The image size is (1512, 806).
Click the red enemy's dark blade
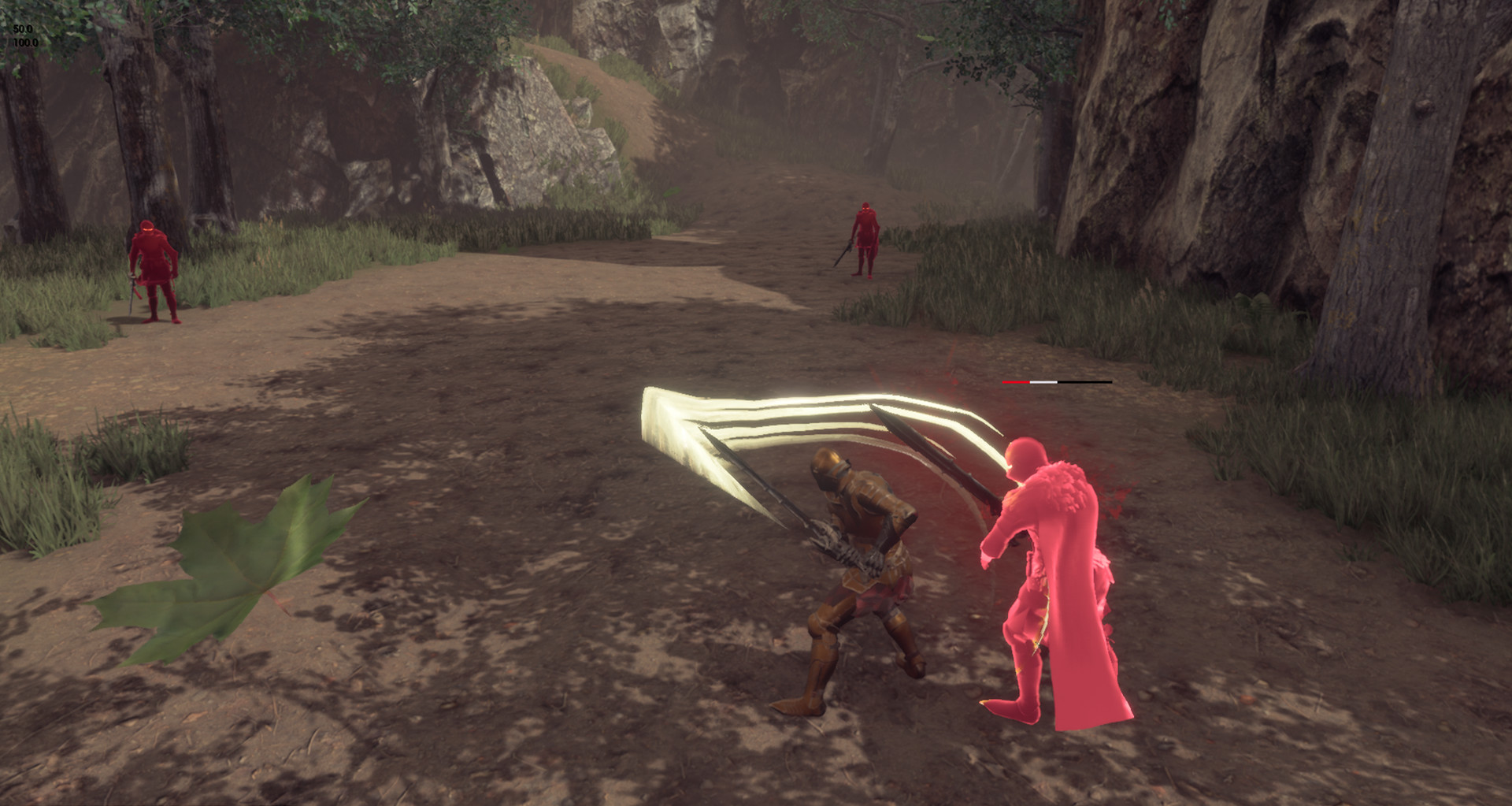click(945, 465)
